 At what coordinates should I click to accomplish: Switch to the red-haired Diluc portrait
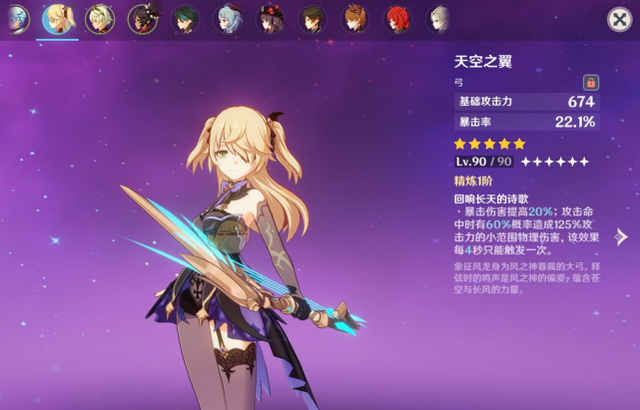click(397, 18)
